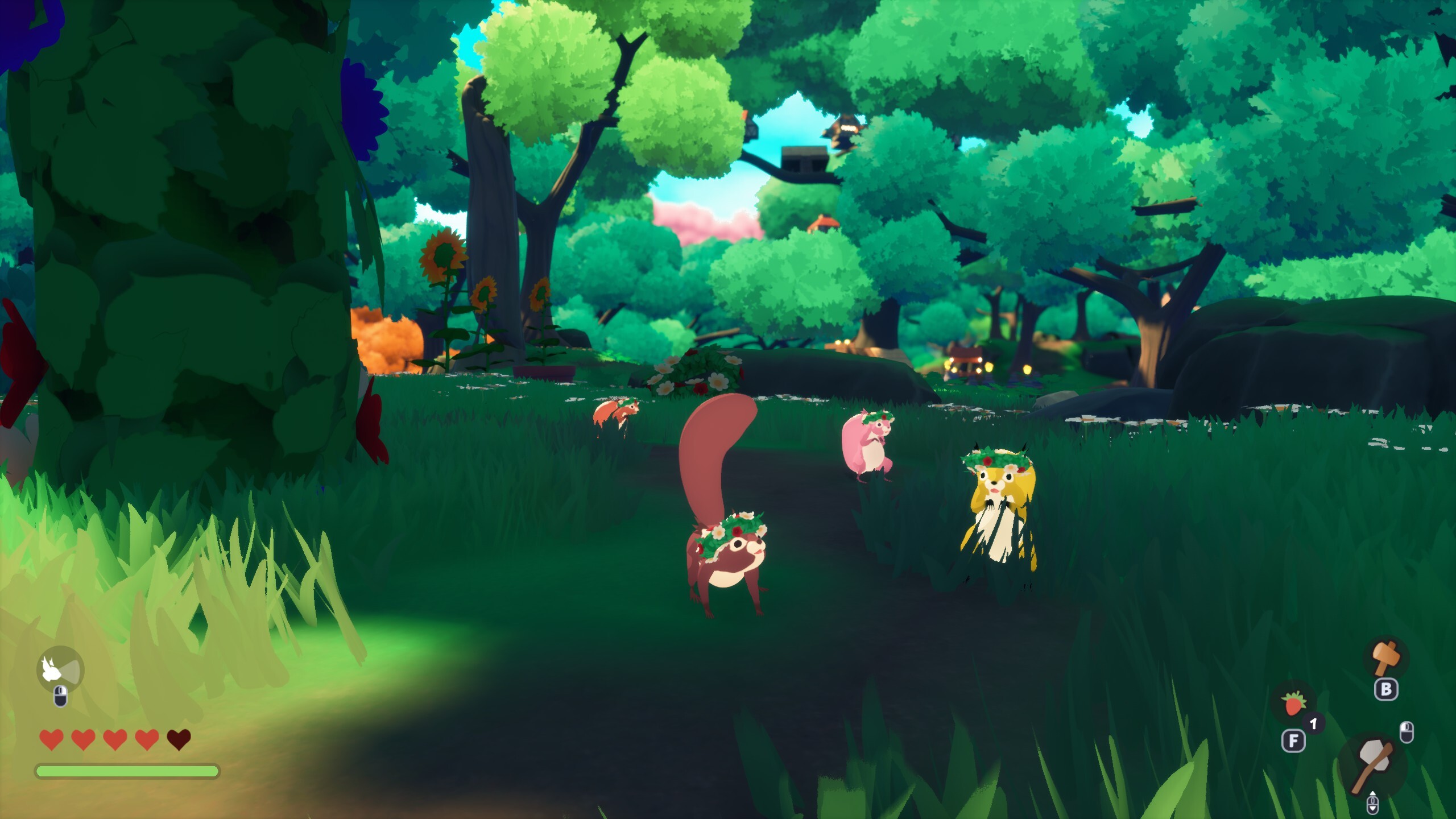The image size is (1456, 819).
Task: Click the darkened fifth heart
Action: coord(179,740)
